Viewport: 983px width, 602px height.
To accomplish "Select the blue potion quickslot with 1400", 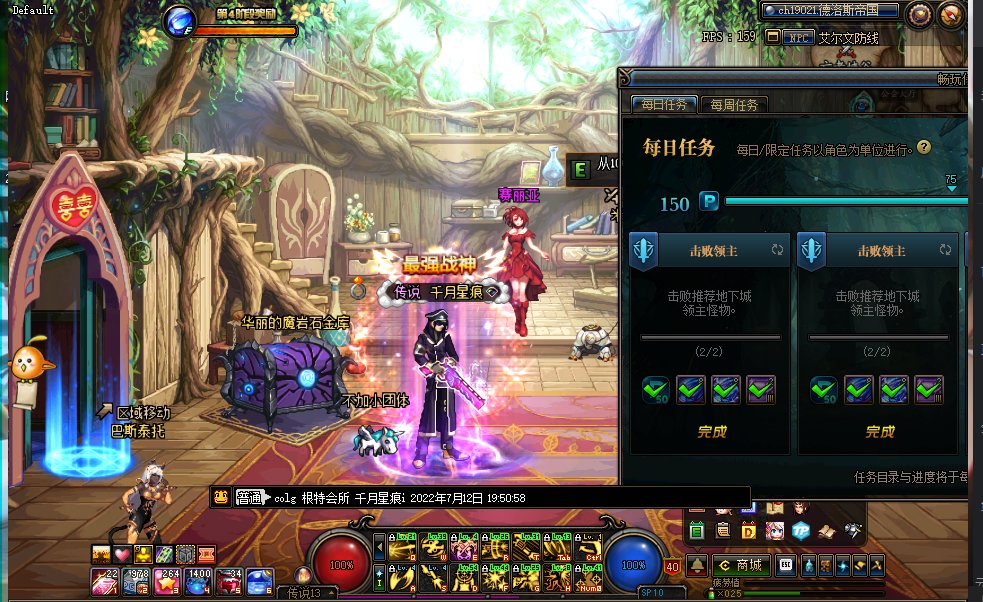I will pos(198,579).
